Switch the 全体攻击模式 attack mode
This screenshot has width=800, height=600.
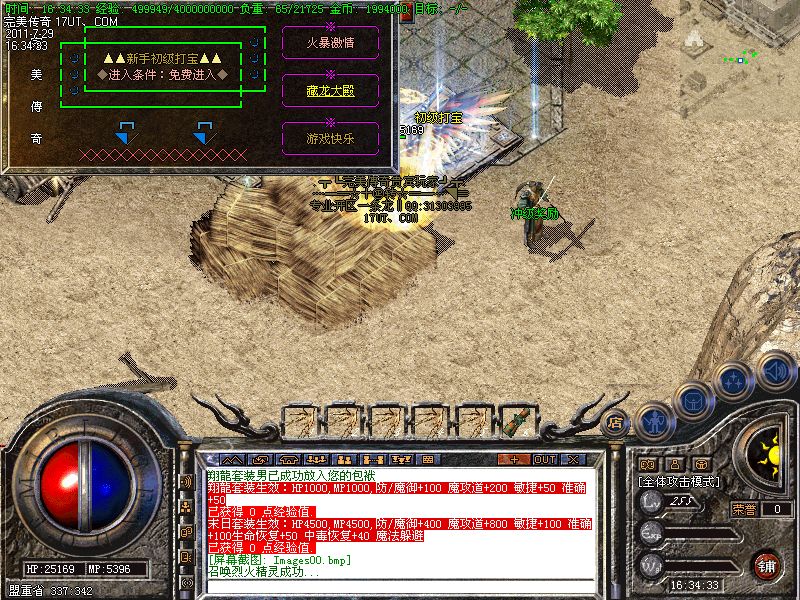pyautogui.click(x=682, y=481)
